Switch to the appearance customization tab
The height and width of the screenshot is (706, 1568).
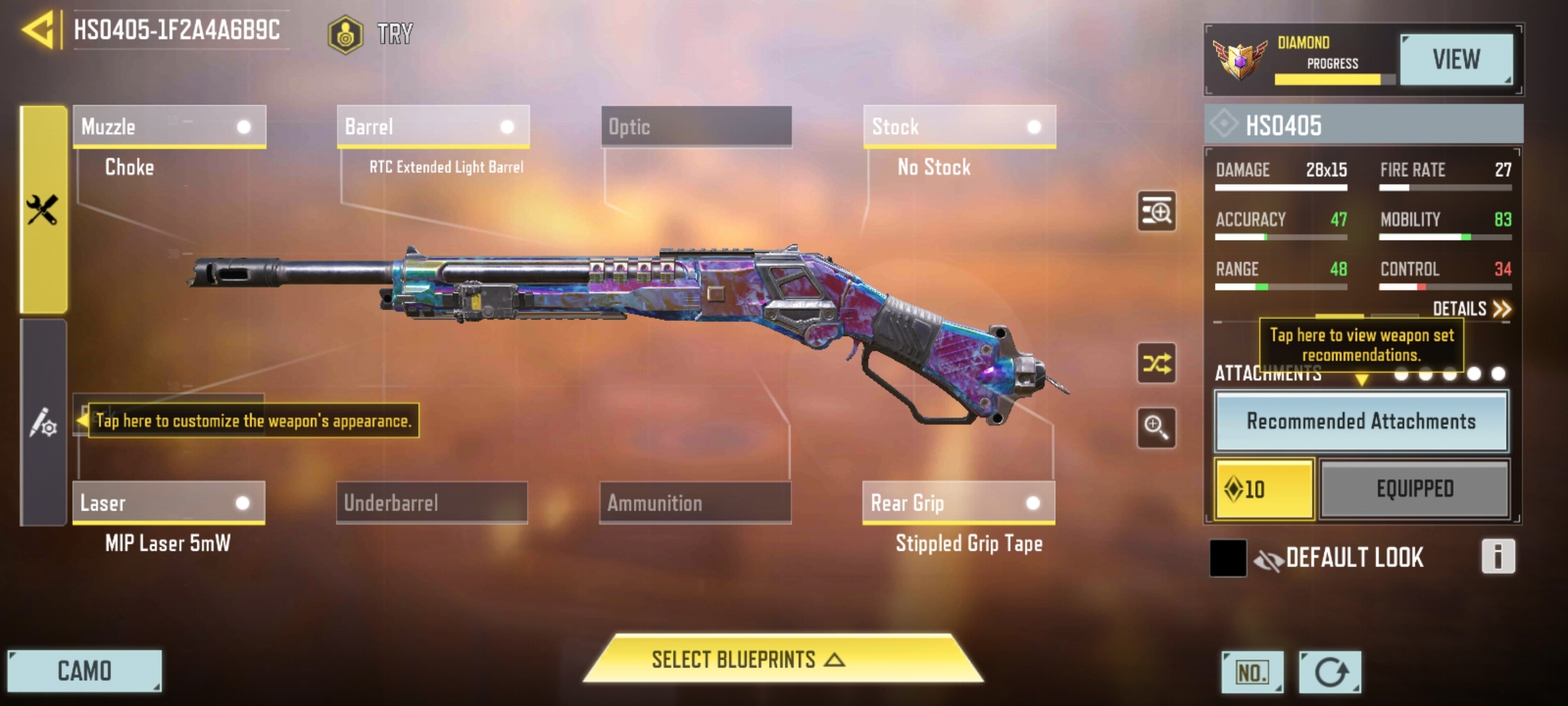point(43,423)
